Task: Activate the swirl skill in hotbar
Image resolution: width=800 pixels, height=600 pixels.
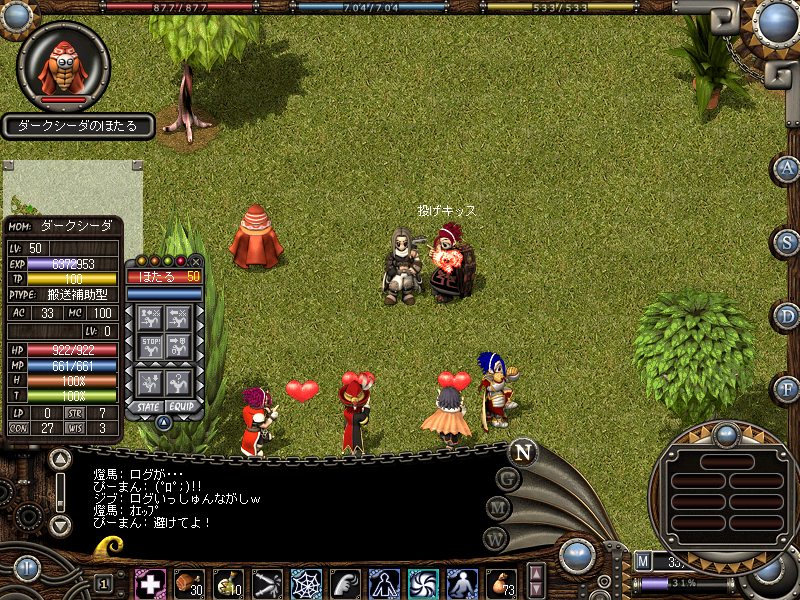Action: point(422,582)
